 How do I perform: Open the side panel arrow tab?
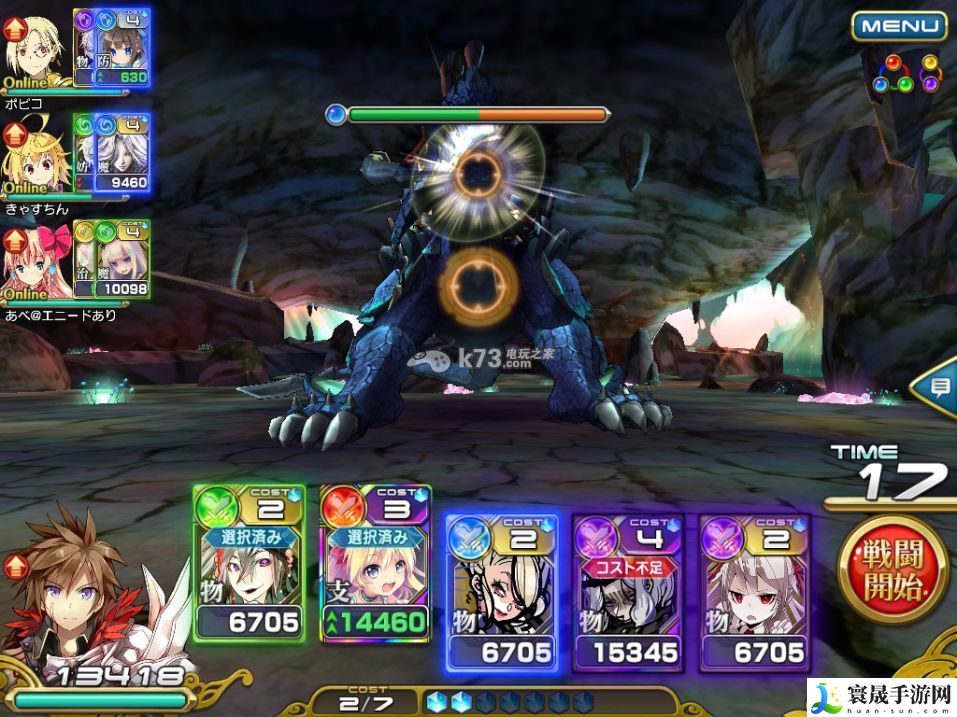pyautogui.click(x=936, y=390)
